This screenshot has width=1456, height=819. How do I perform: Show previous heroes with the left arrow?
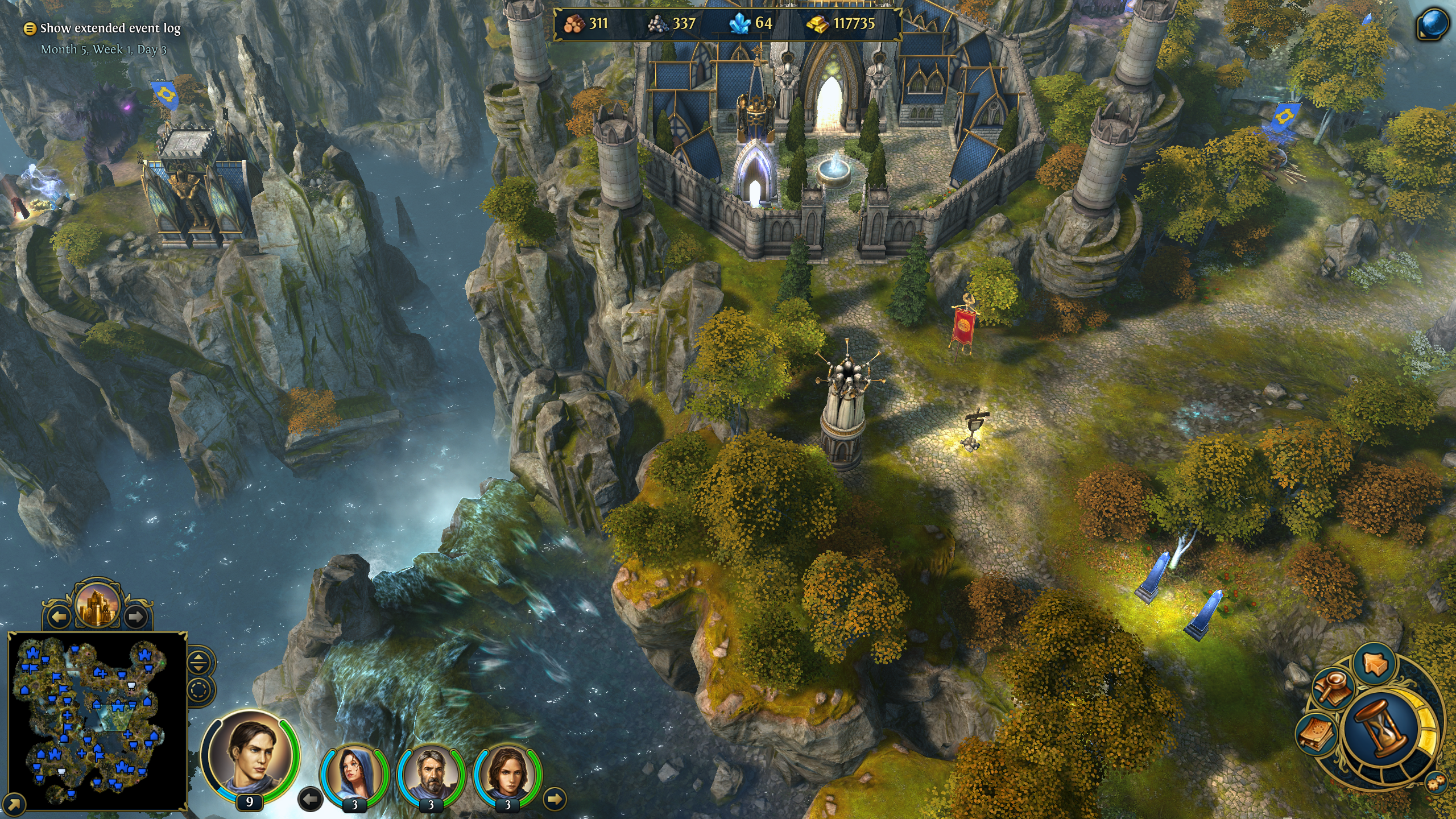click(x=310, y=799)
